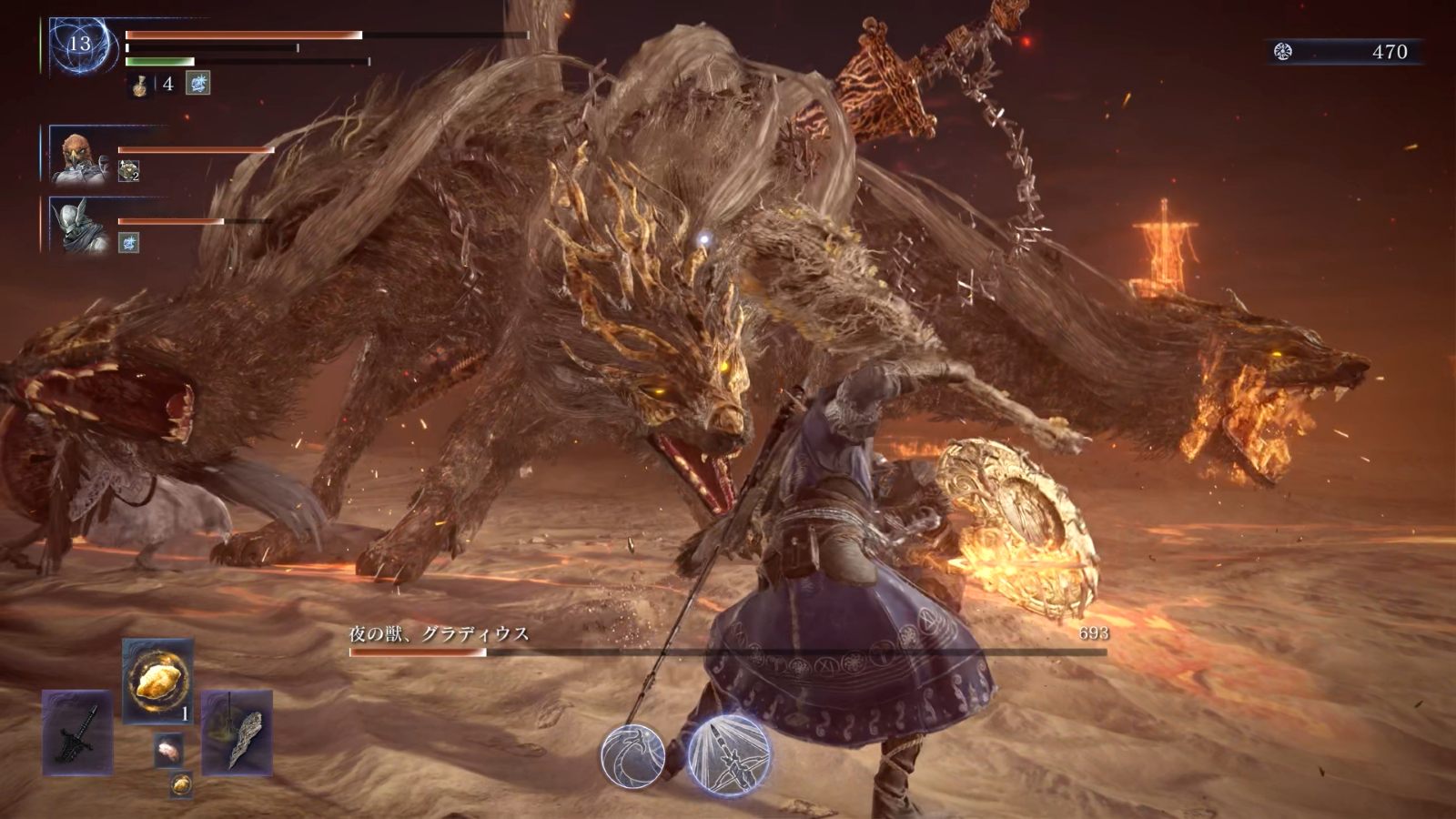Choose the small golden item below the queue
1456x819 pixels.
click(181, 783)
